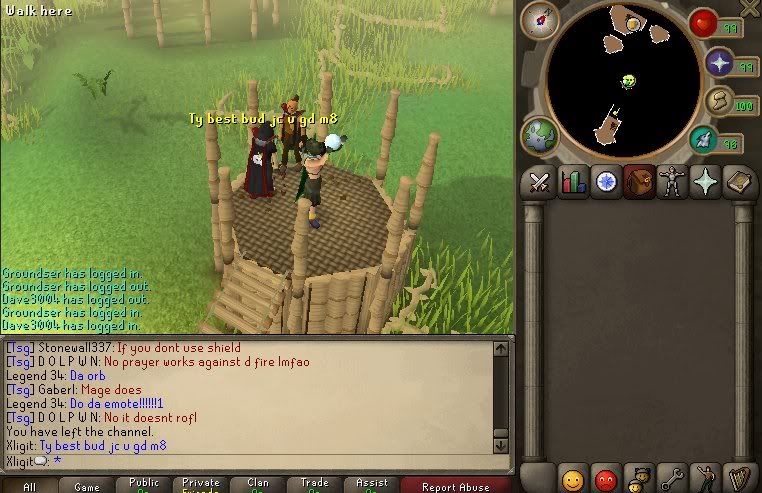Open the world map globe icon
This screenshot has height=493, width=762.
pos(540,134)
